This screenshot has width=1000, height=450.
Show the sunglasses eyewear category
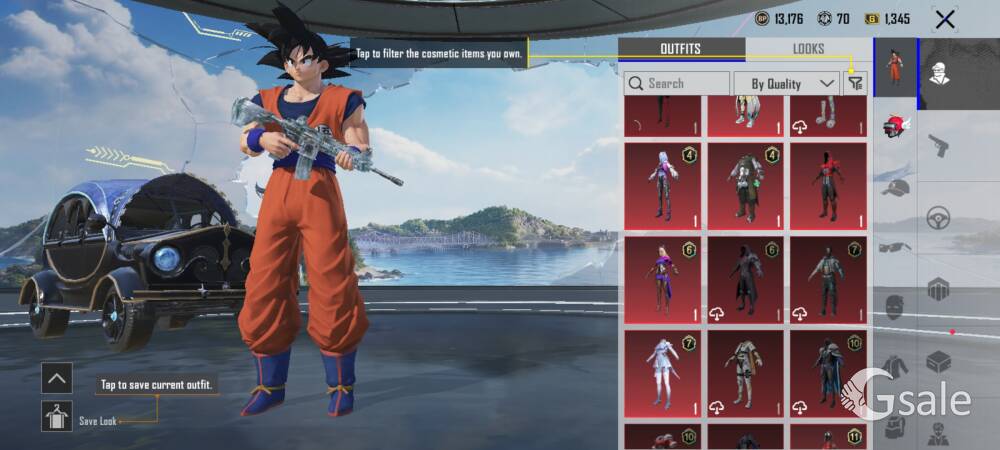tap(895, 247)
